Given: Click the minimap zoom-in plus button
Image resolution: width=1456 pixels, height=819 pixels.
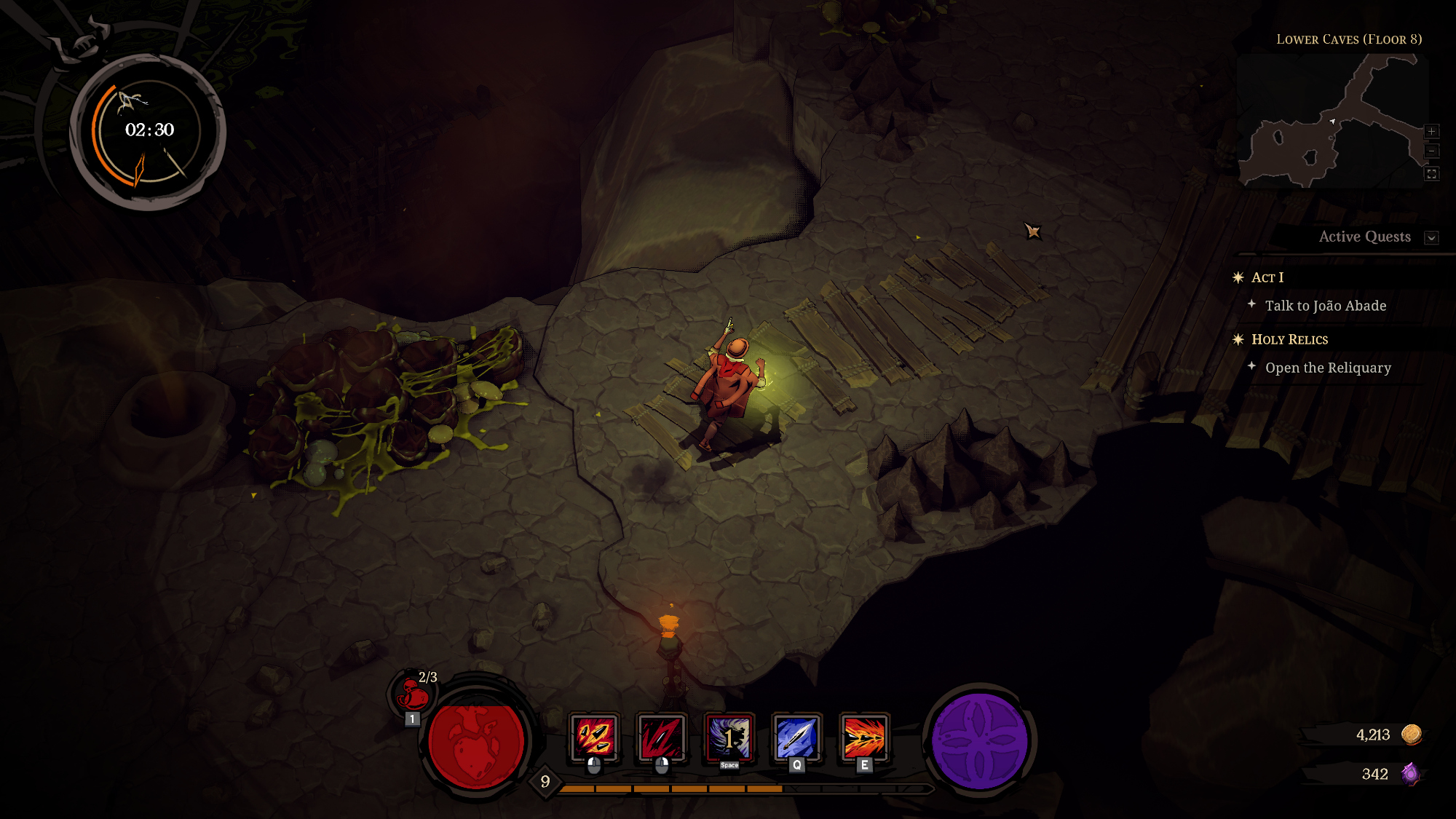Looking at the screenshot, I should tap(1431, 132).
